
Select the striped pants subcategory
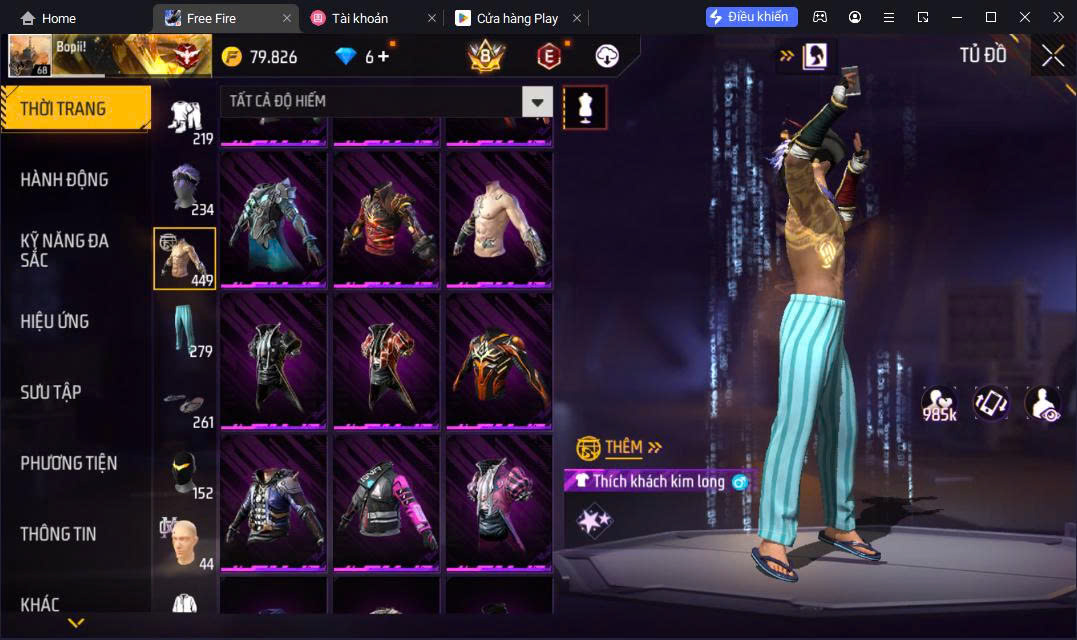pyautogui.click(x=184, y=330)
